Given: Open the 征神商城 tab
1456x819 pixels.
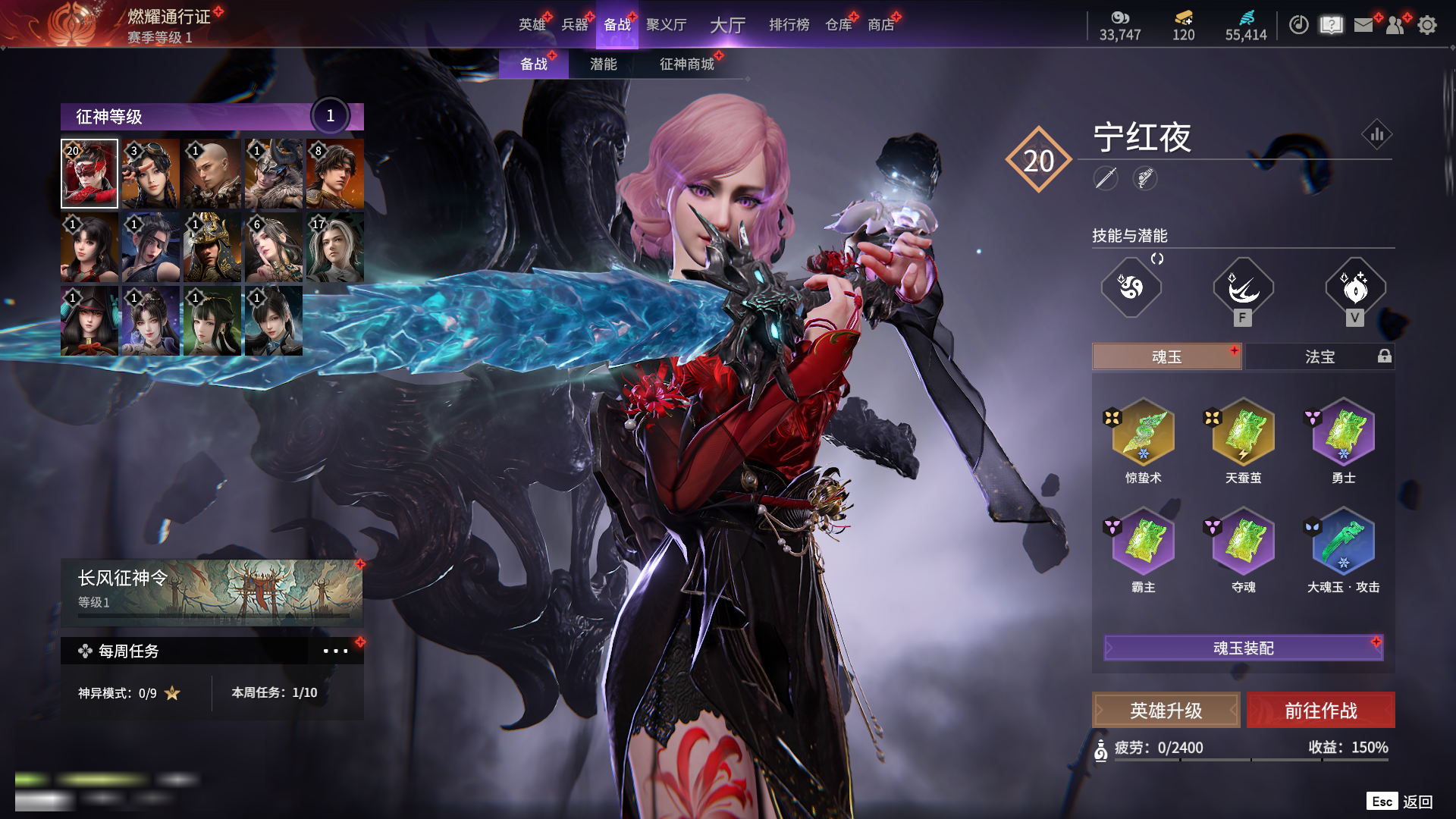Looking at the screenshot, I should (686, 64).
